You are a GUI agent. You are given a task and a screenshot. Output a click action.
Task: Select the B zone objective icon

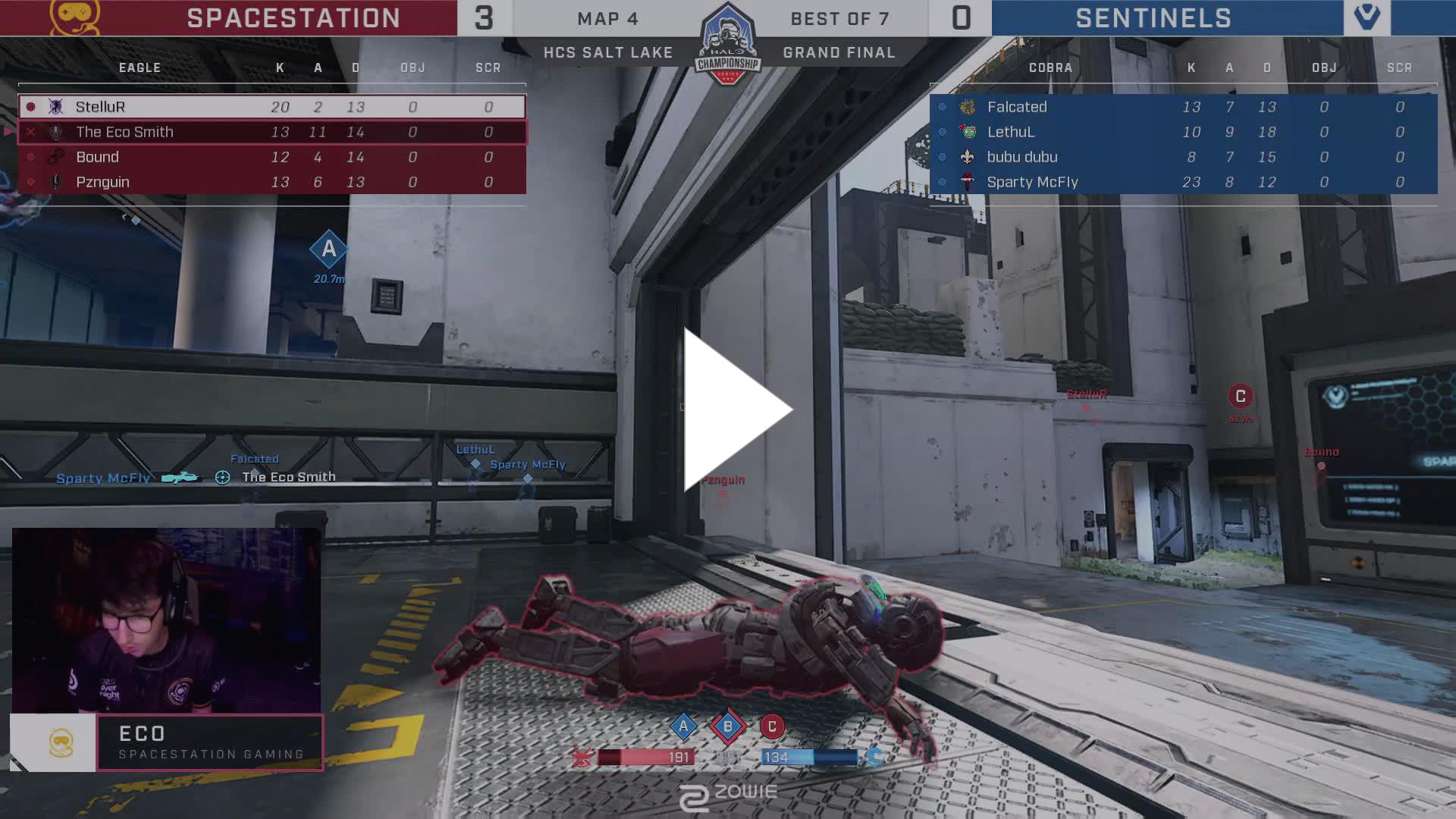pos(728,726)
